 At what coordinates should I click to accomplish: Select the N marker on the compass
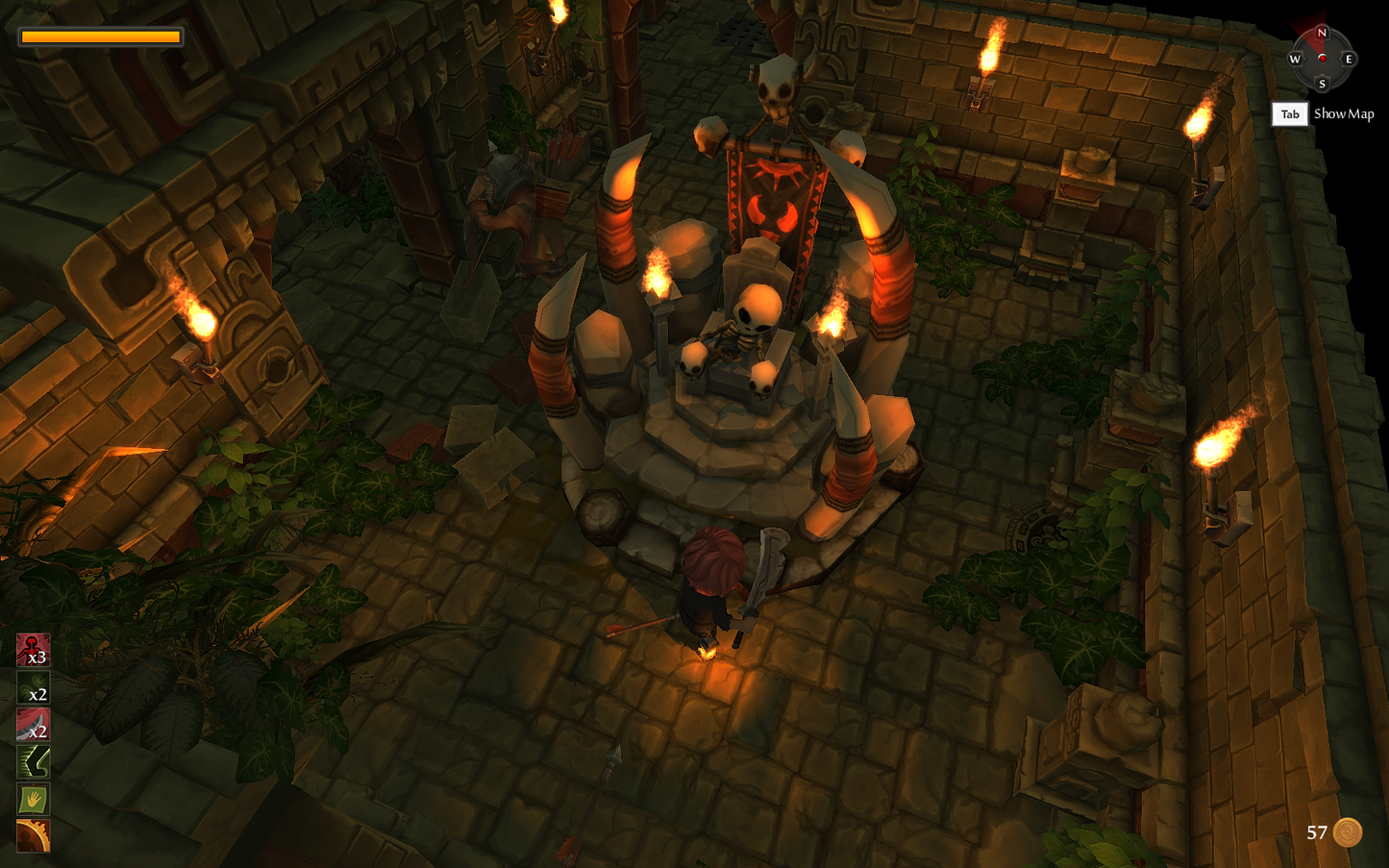coord(1323,33)
